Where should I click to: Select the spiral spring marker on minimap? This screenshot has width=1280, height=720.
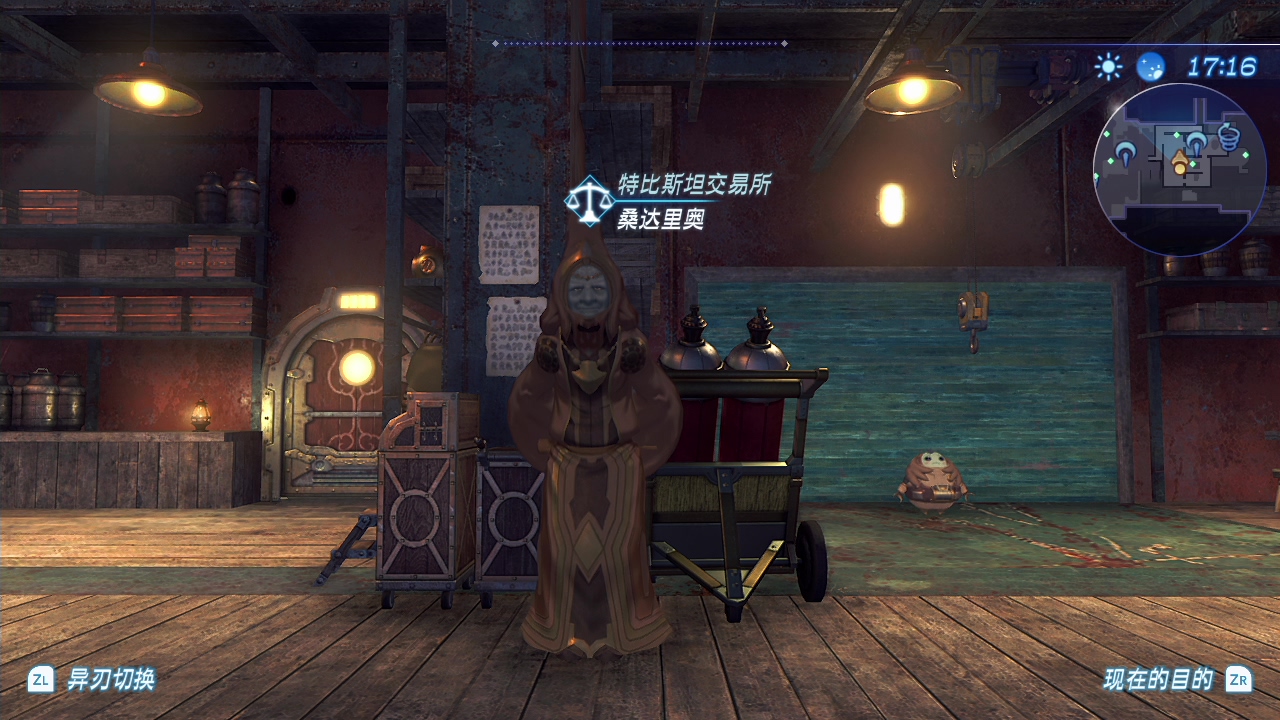click(1228, 136)
